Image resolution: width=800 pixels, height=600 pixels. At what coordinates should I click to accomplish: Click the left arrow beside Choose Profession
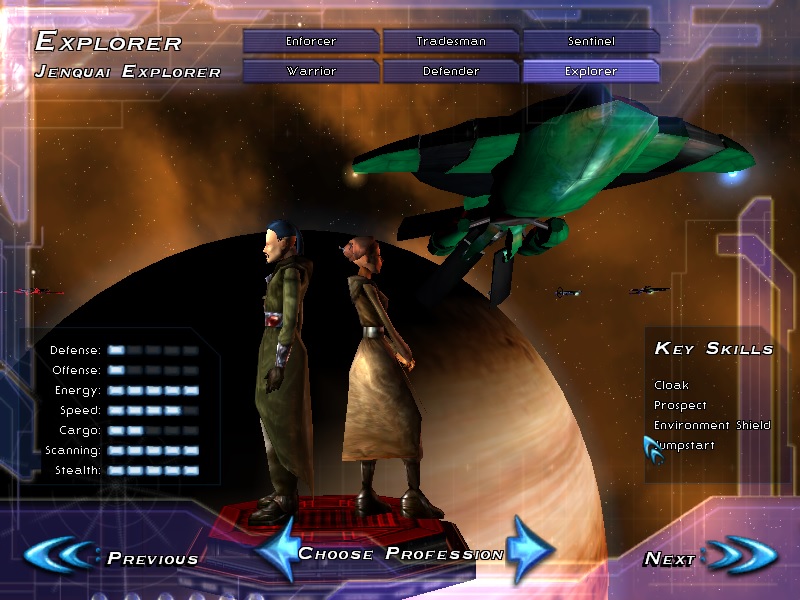pyautogui.click(x=275, y=549)
